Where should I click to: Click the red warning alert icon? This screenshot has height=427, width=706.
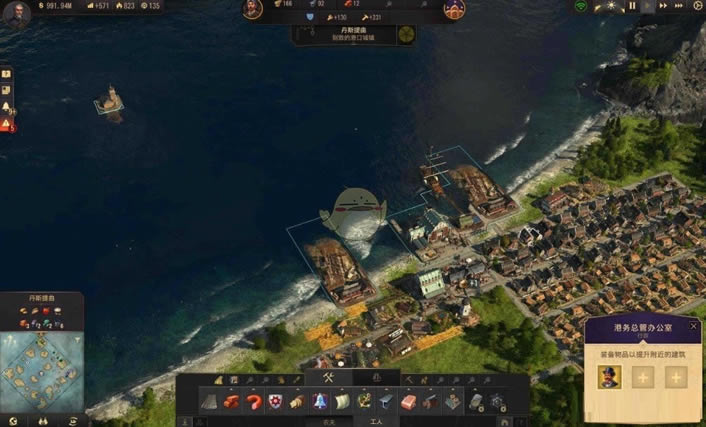pyautogui.click(x=6, y=124)
